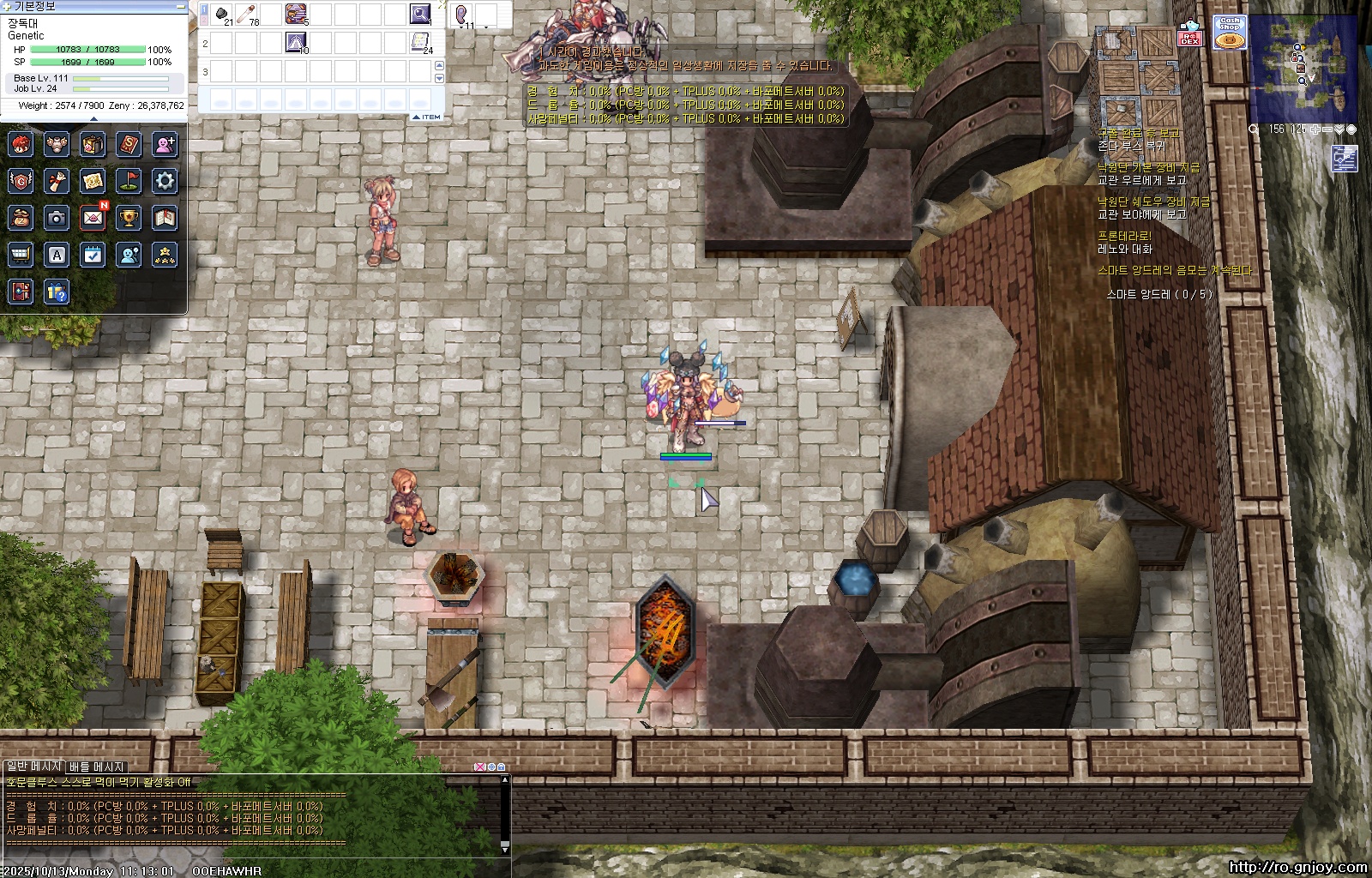Use the hotbar item with 78 count

click(247, 14)
